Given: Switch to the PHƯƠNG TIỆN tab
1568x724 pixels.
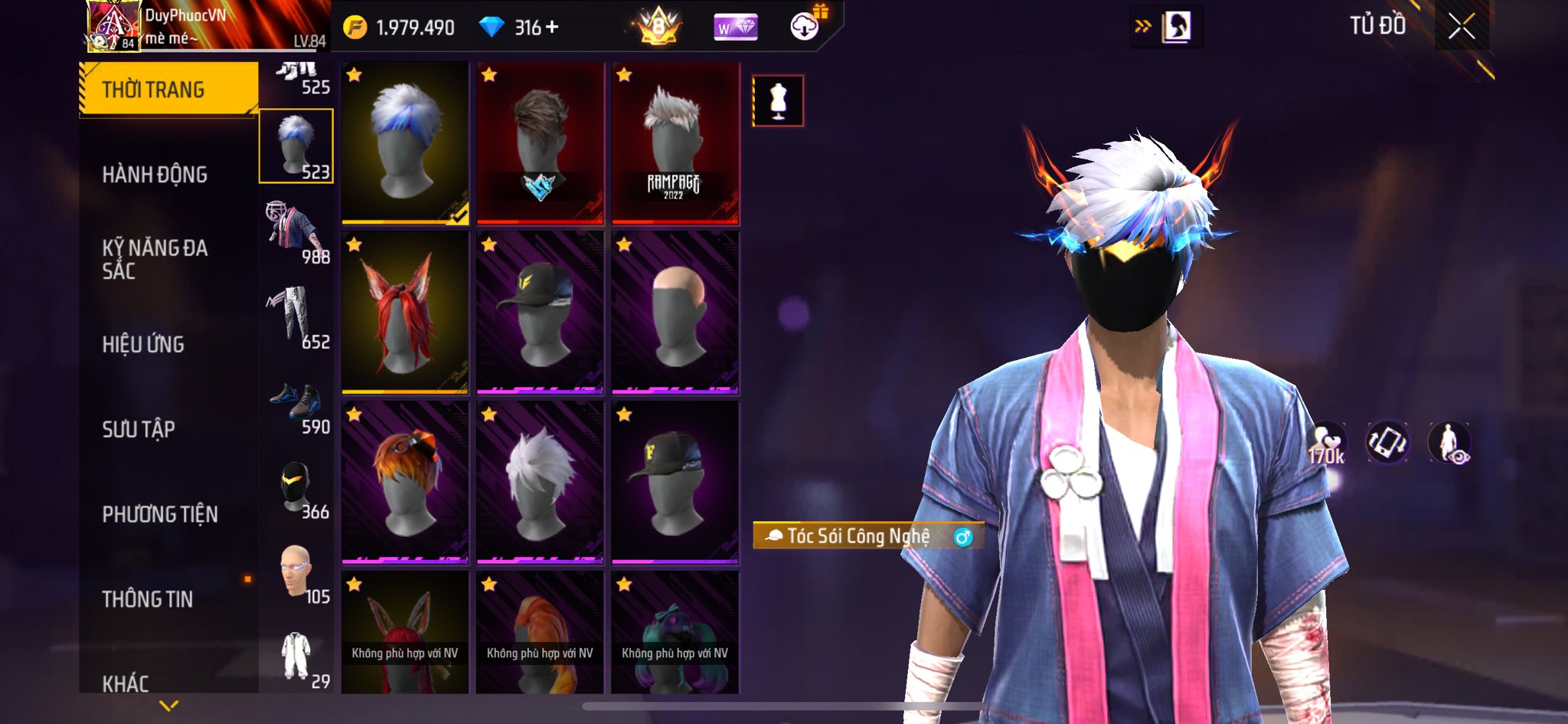Looking at the screenshot, I should pos(160,514).
